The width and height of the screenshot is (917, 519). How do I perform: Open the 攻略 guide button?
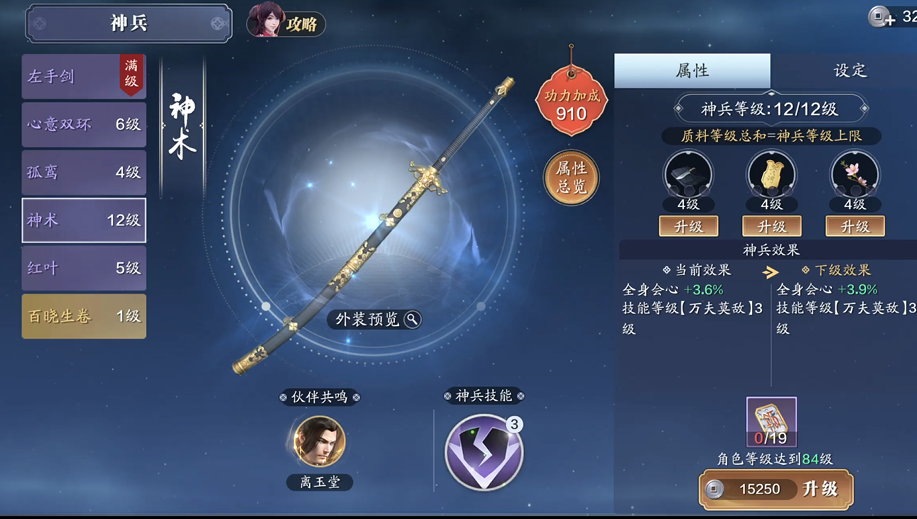287,23
